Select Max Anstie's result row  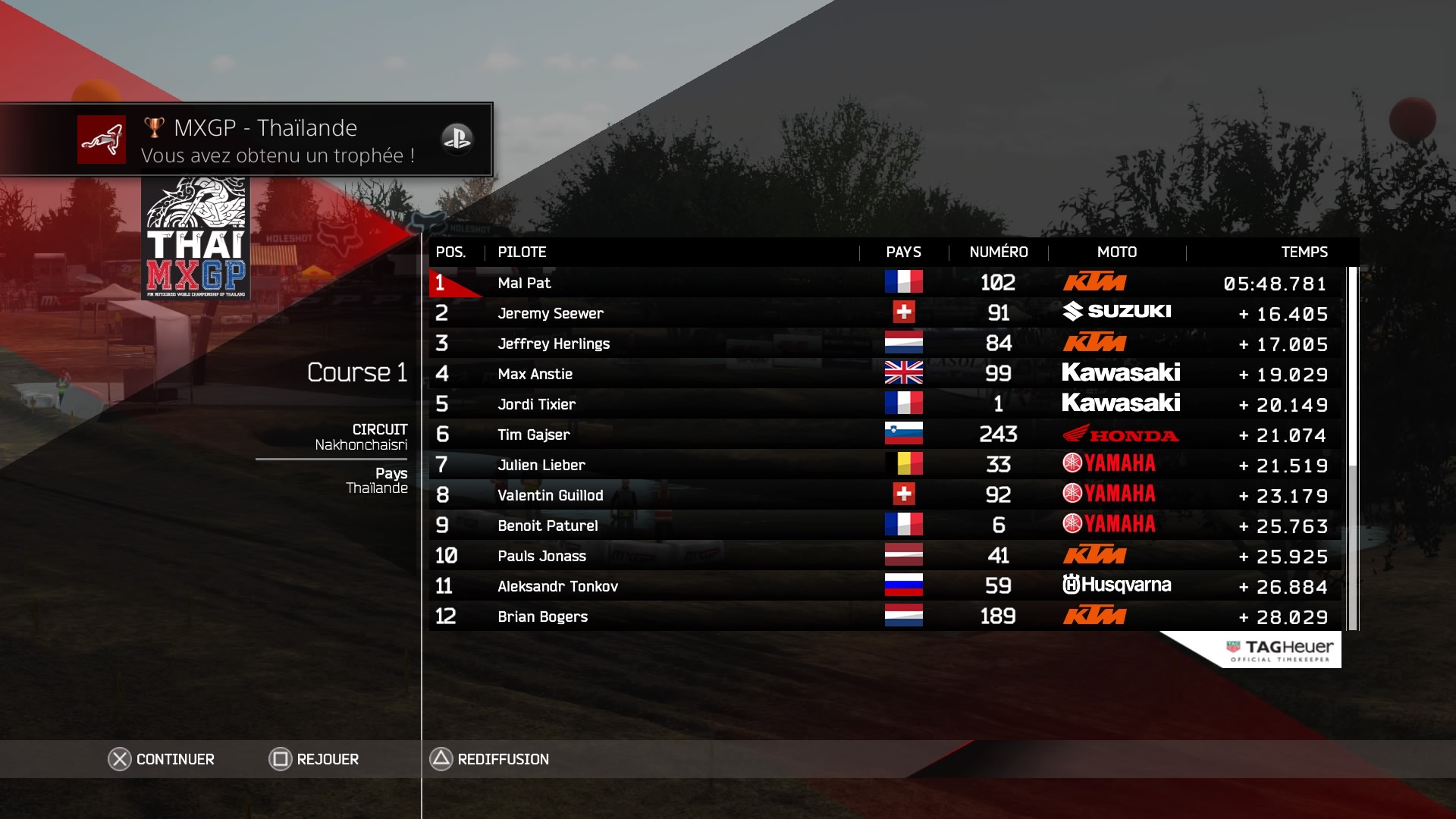884,374
